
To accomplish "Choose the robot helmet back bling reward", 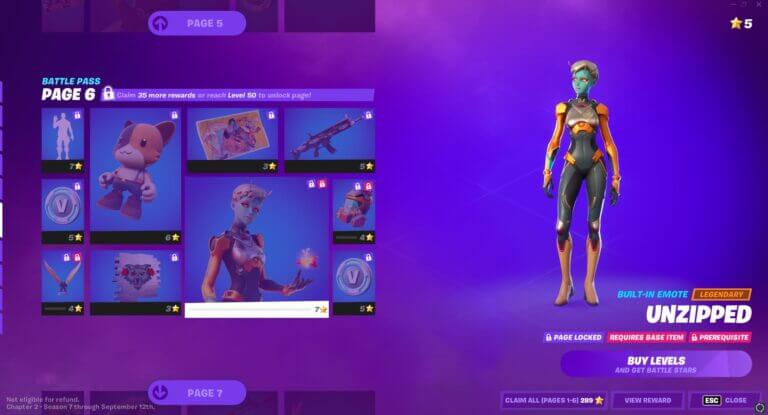I will [353, 210].
